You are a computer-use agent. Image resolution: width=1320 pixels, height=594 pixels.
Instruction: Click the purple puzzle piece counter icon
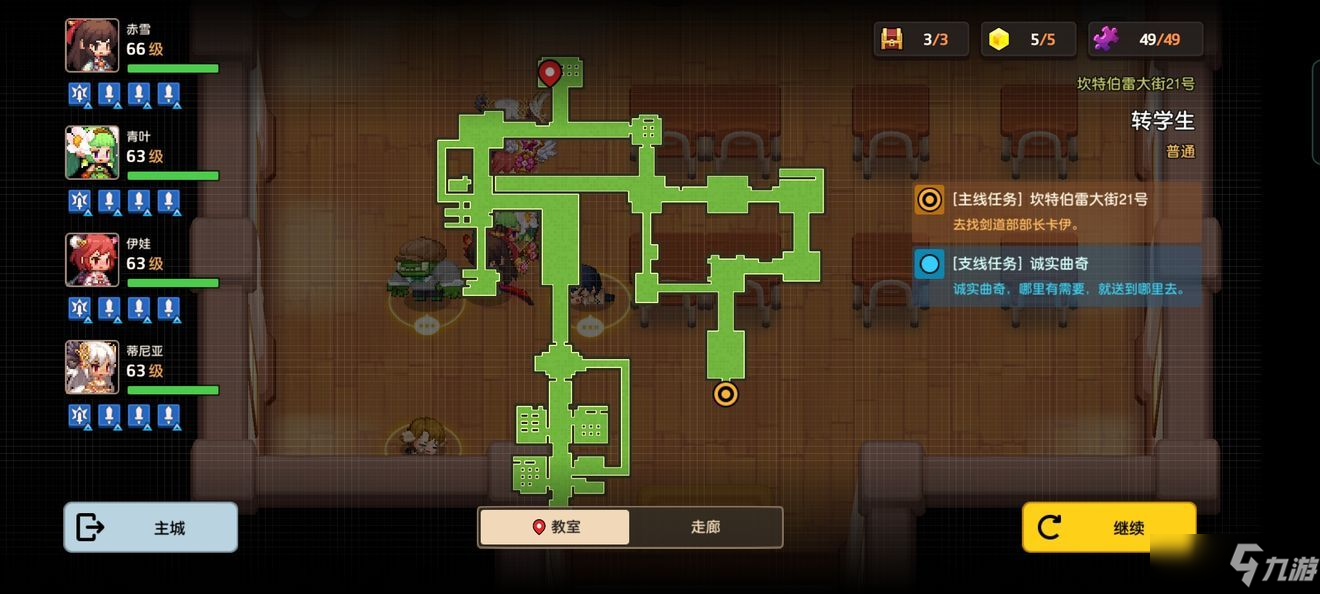coord(1105,40)
